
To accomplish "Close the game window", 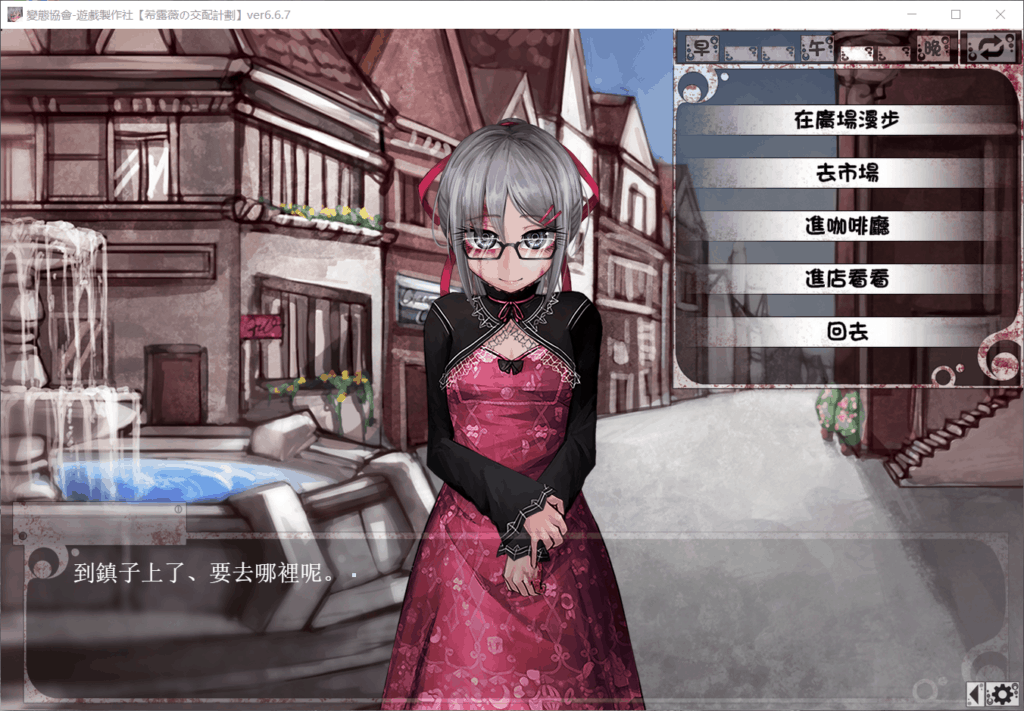I will [1000, 14].
